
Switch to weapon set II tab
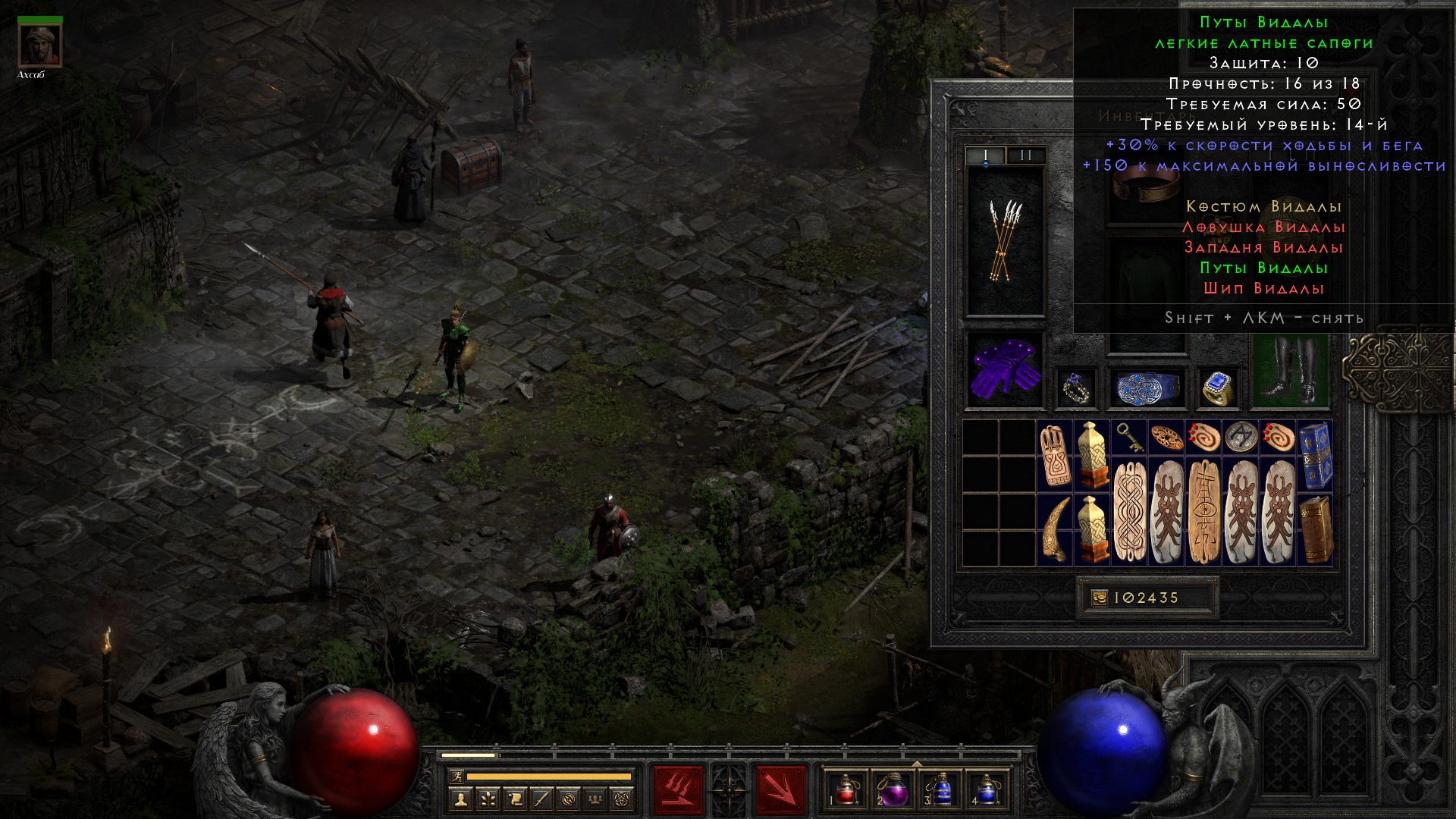pyautogui.click(x=1025, y=155)
